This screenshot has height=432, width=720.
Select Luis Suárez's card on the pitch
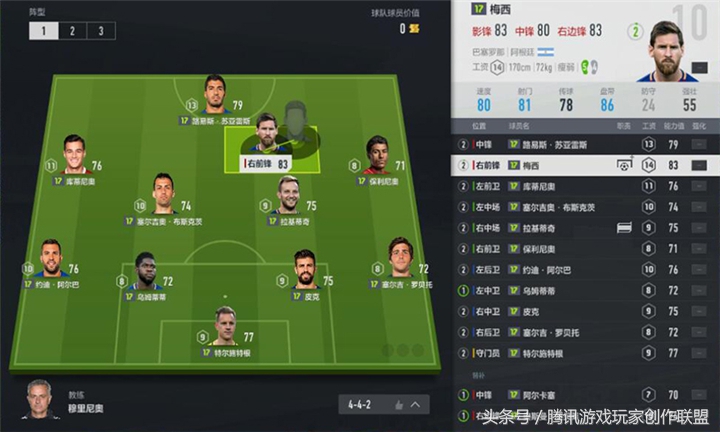(213, 99)
